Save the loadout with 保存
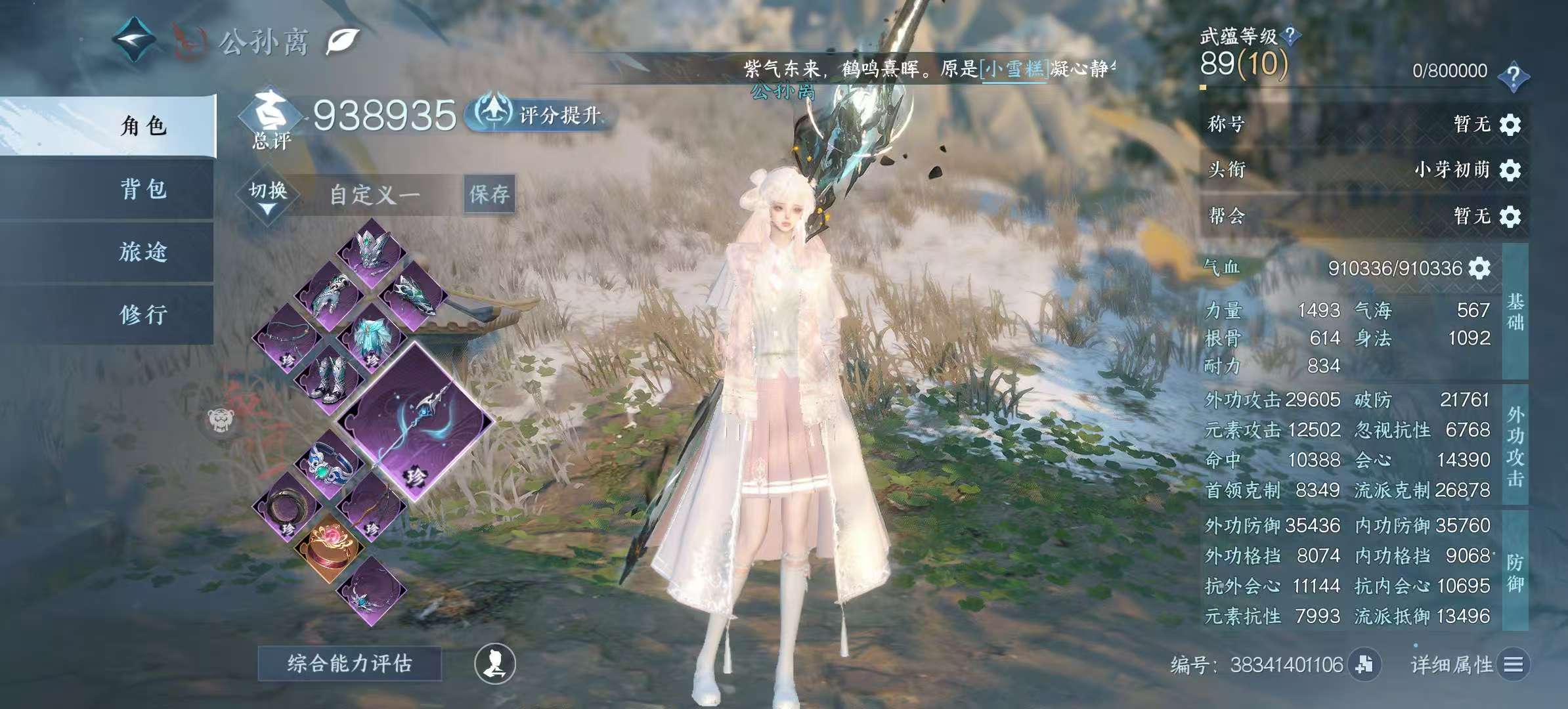 pyautogui.click(x=489, y=194)
